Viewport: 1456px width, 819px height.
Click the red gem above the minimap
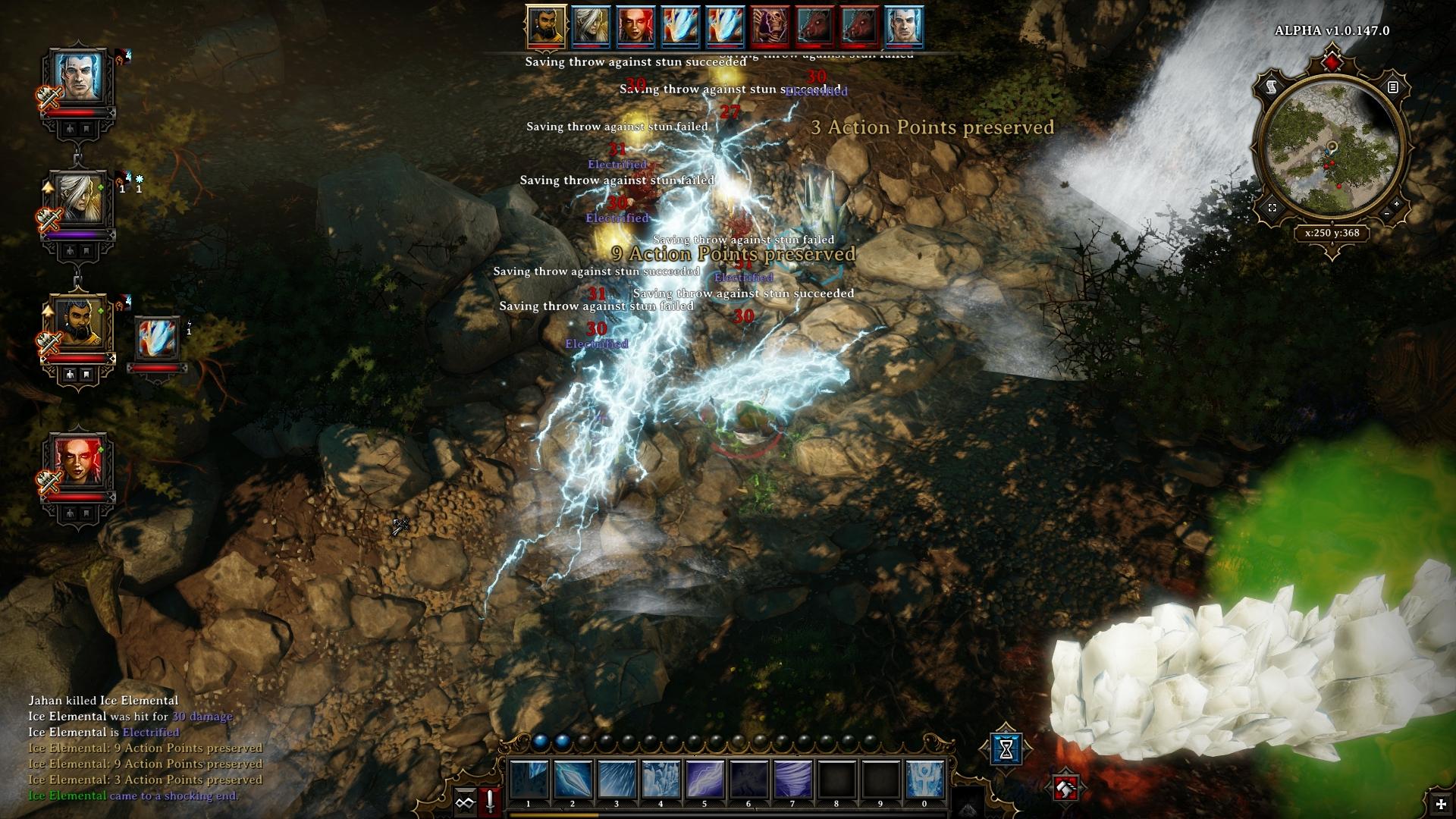pos(1332,61)
